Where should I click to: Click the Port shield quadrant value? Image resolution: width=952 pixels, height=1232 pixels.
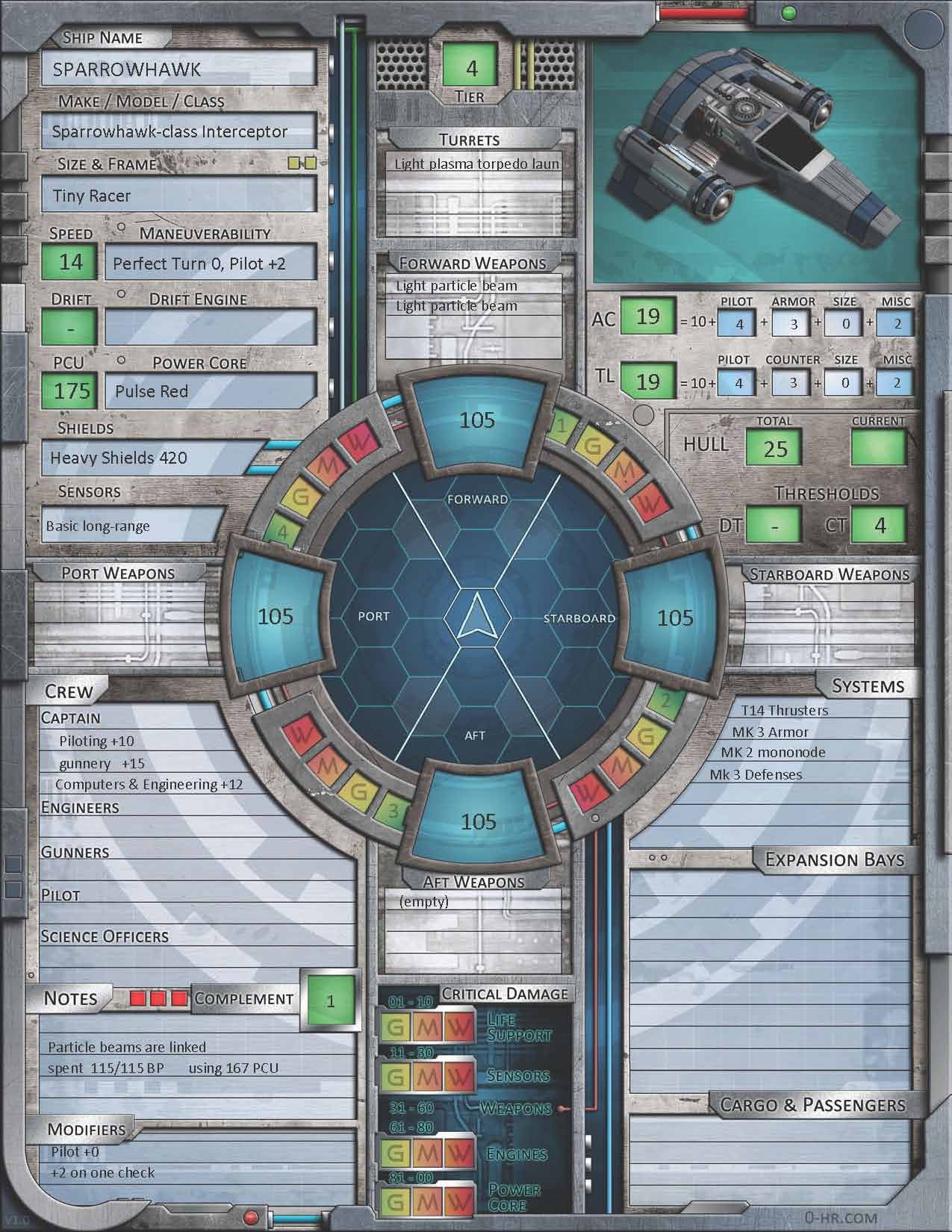[x=276, y=617]
